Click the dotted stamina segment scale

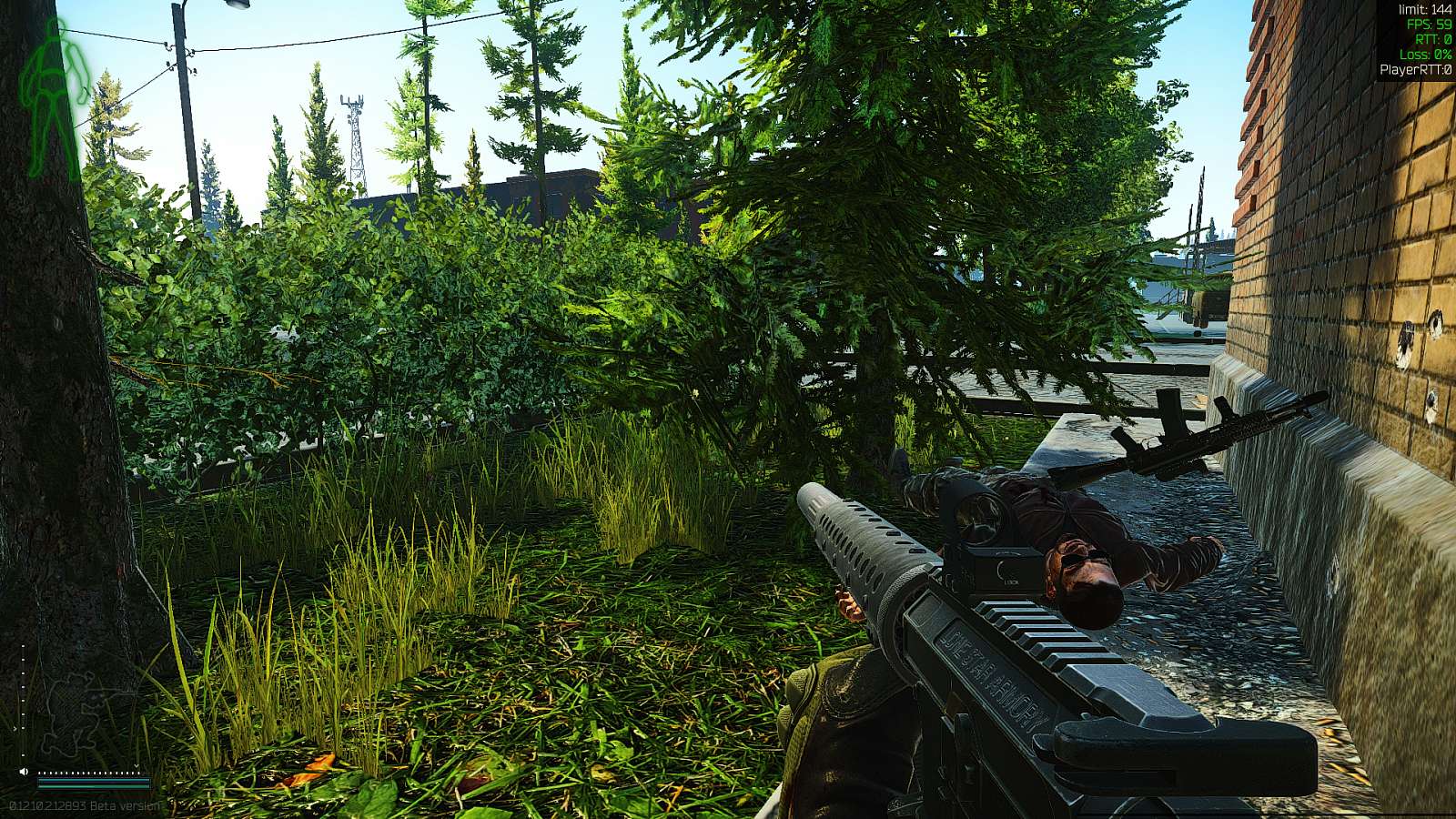coord(88,773)
